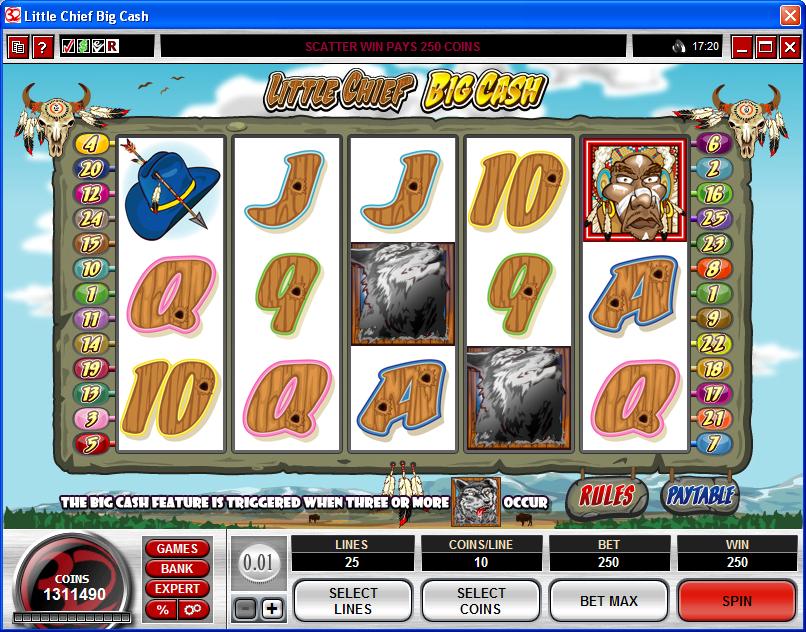
Task: Click the Bet Max button
Action: click(x=608, y=601)
